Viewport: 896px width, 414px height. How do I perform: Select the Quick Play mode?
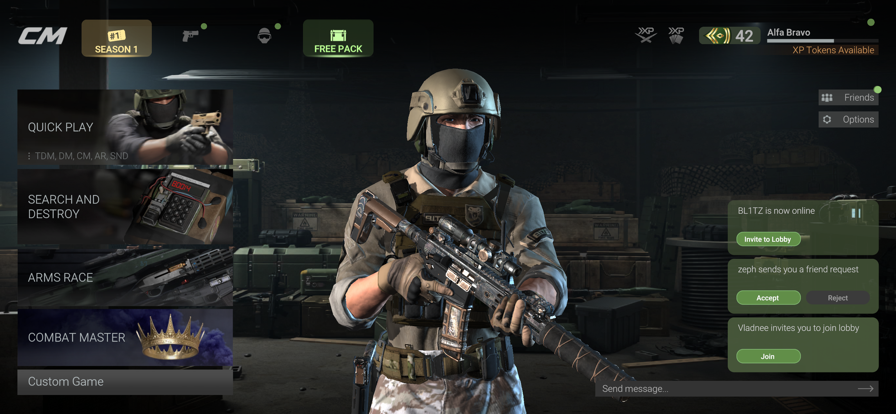click(125, 128)
